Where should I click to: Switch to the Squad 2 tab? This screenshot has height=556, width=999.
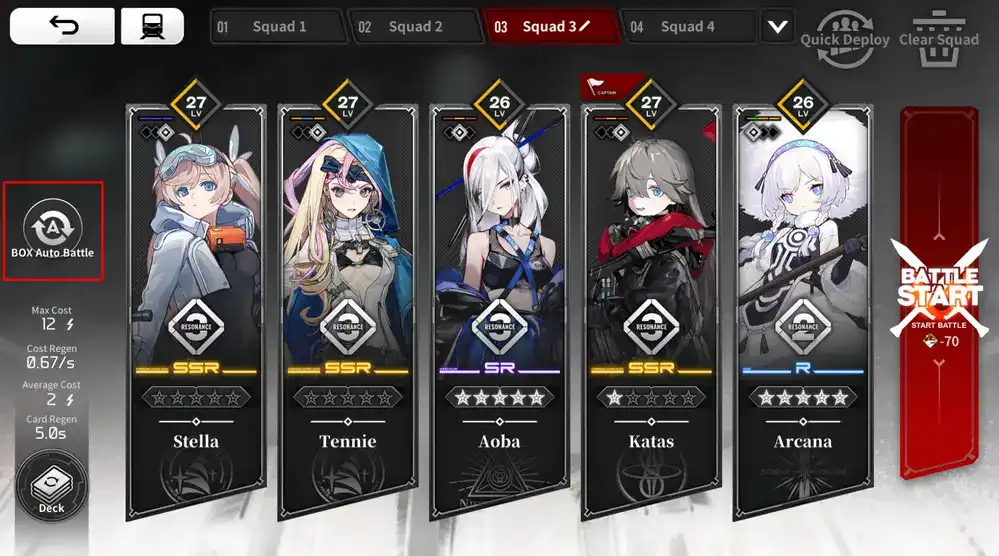tap(413, 27)
